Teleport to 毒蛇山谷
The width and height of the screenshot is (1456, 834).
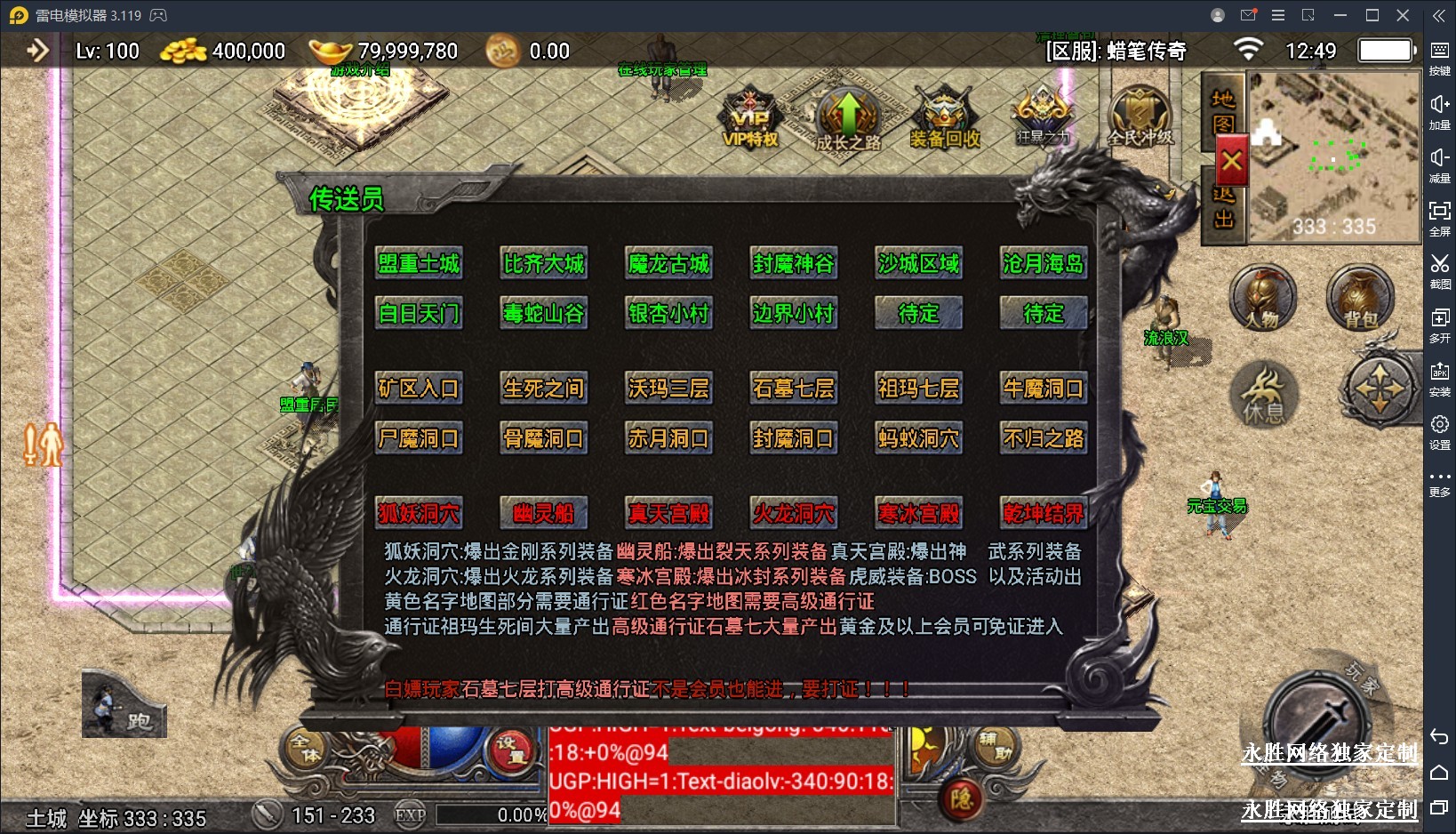pos(543,314)
